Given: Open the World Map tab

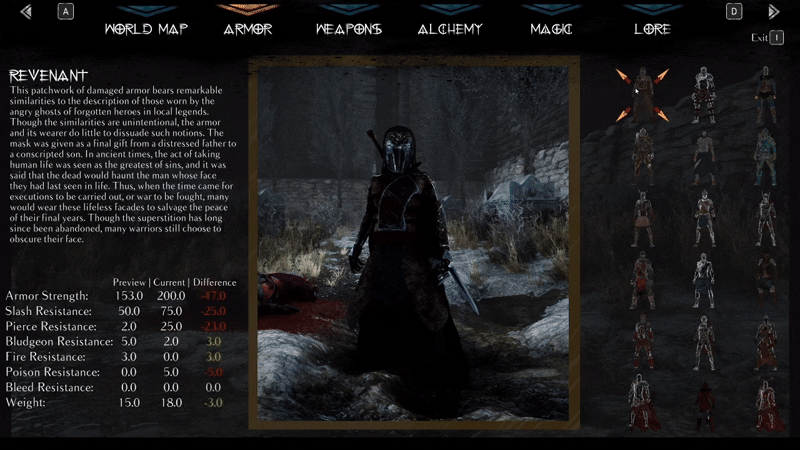Looking at the screenshot, I should (x=146, y=29).
